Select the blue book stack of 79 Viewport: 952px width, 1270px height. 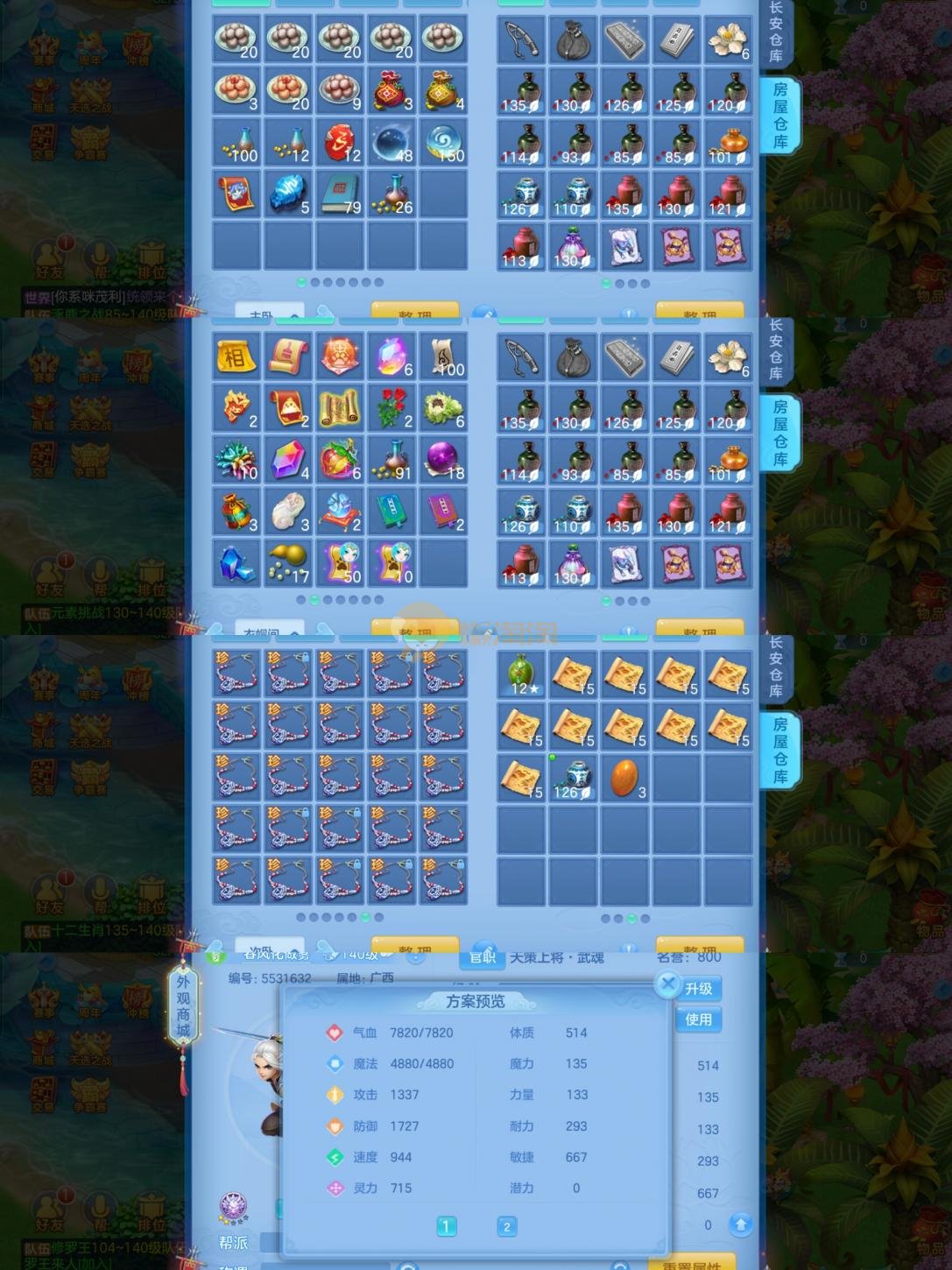tap(340, 194)
